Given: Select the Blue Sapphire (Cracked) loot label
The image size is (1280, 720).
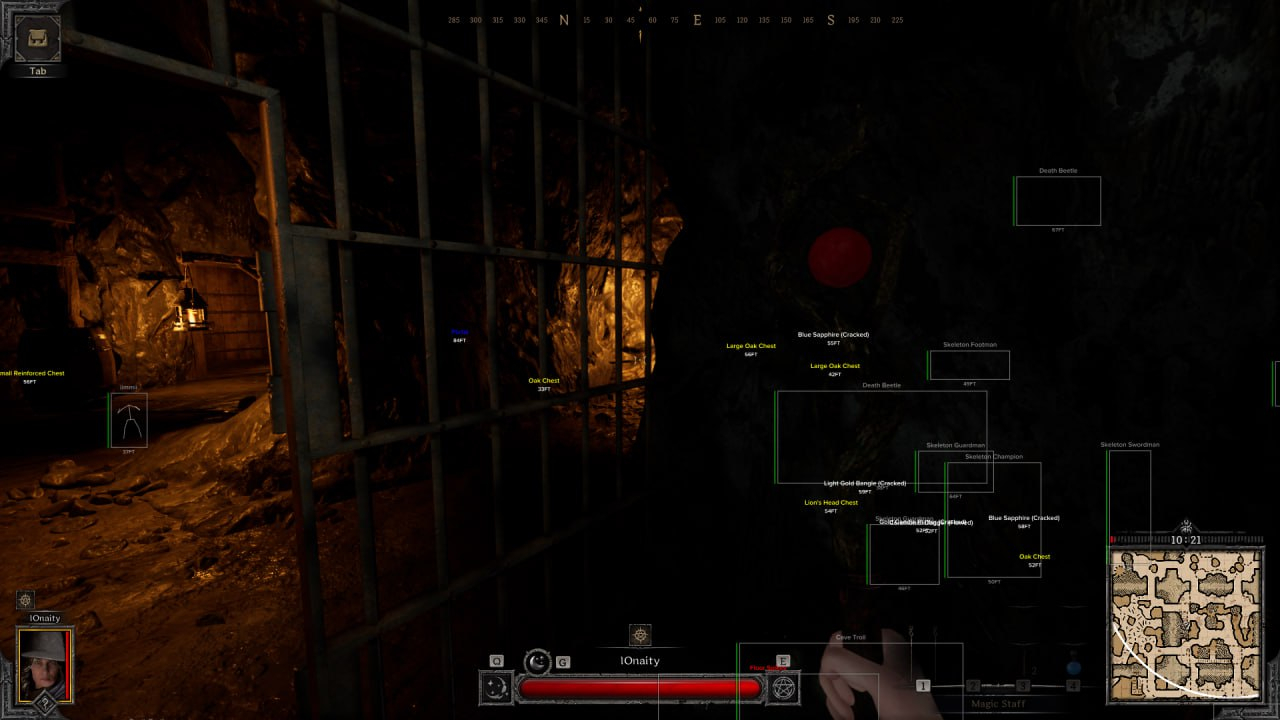Looking at the screenshot, I should coord(833,334).
